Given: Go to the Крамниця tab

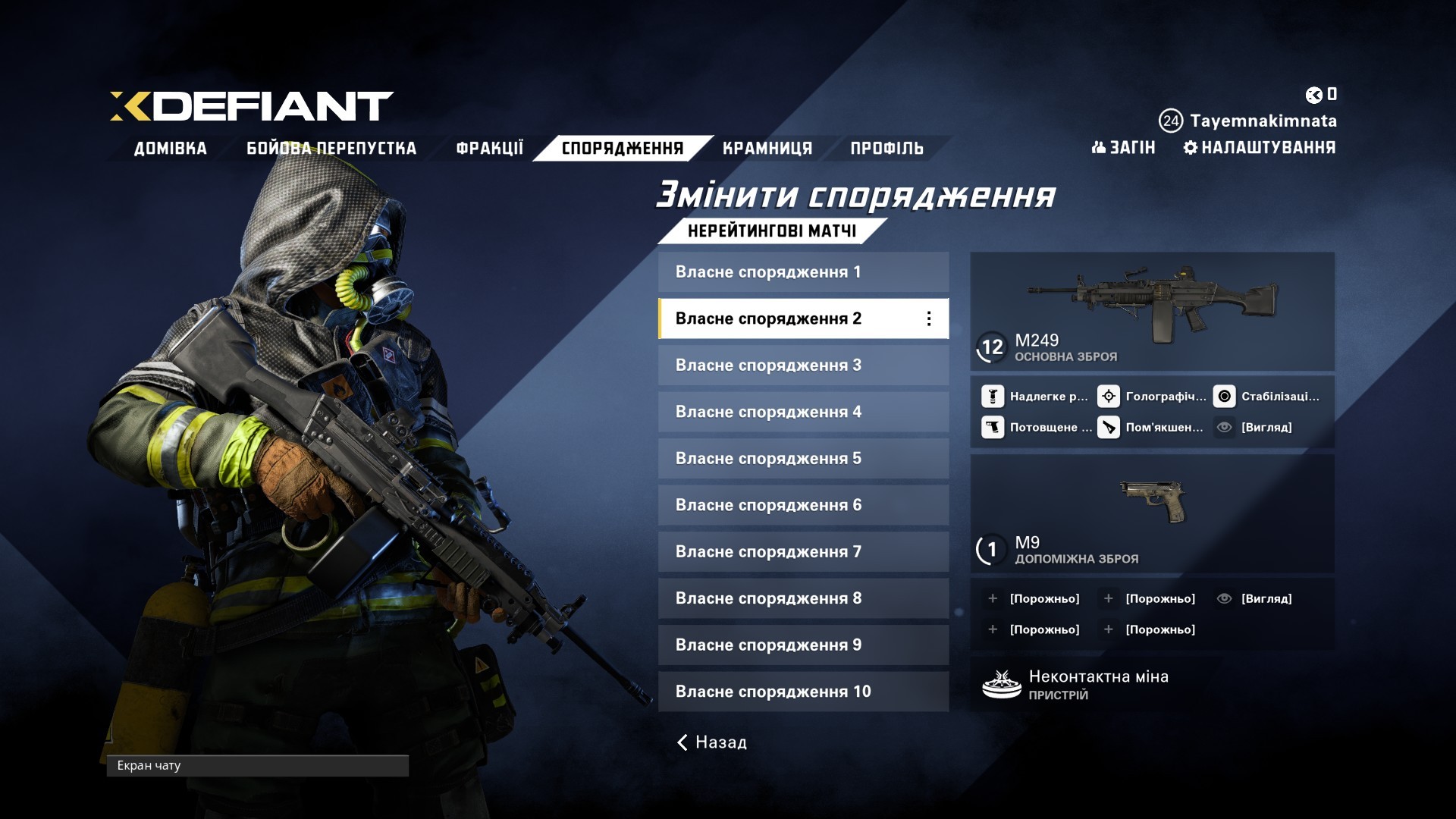Looking at the screenshot, I should 767,148.
